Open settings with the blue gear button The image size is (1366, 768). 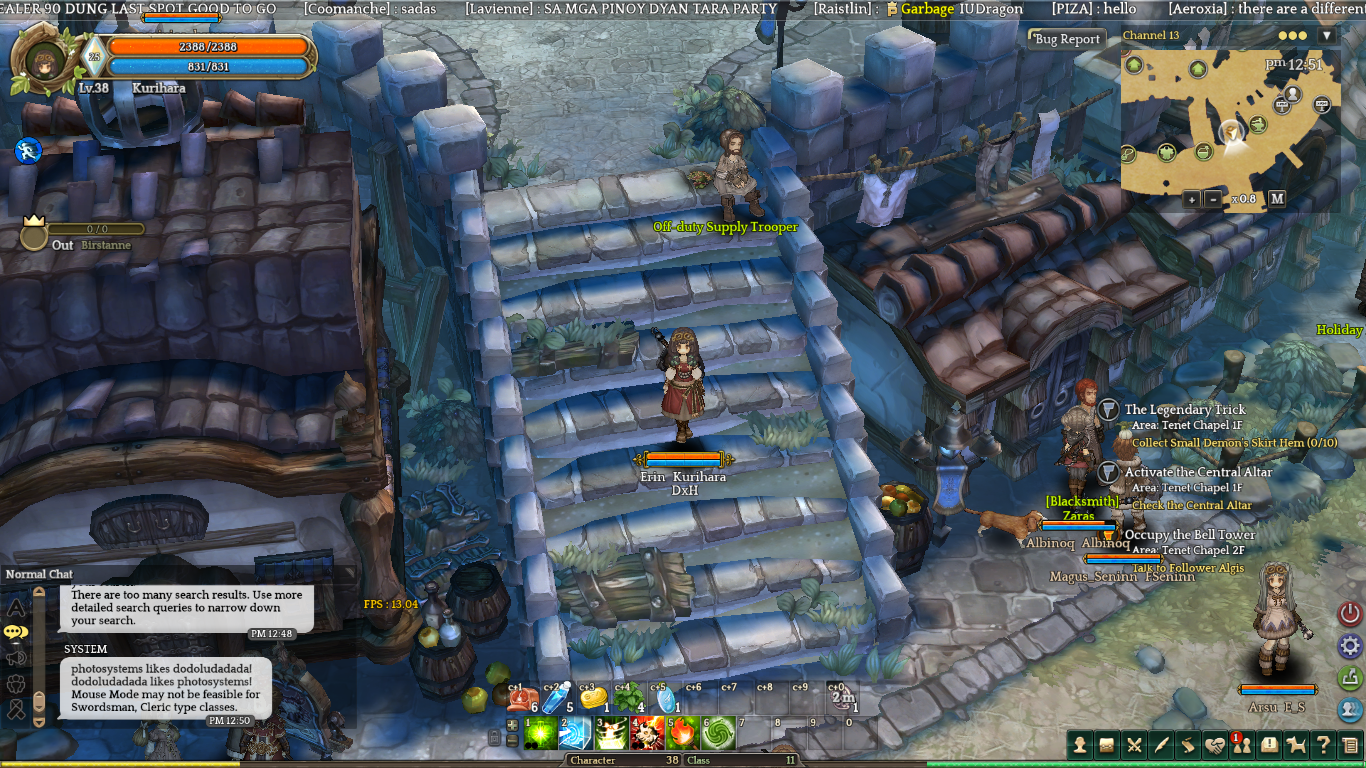coord(1350,646)
